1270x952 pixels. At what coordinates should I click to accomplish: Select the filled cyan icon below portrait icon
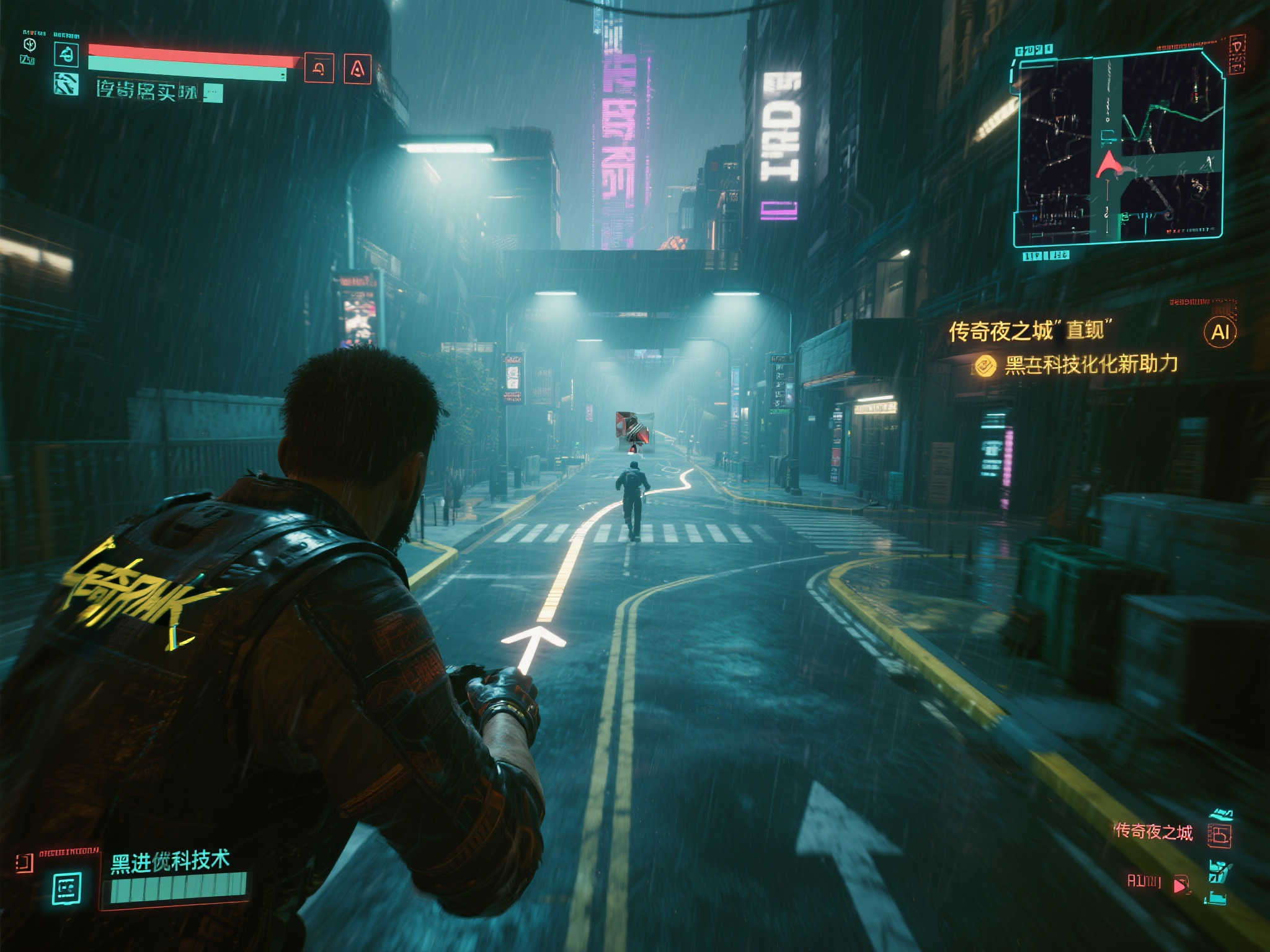[66, 84]
